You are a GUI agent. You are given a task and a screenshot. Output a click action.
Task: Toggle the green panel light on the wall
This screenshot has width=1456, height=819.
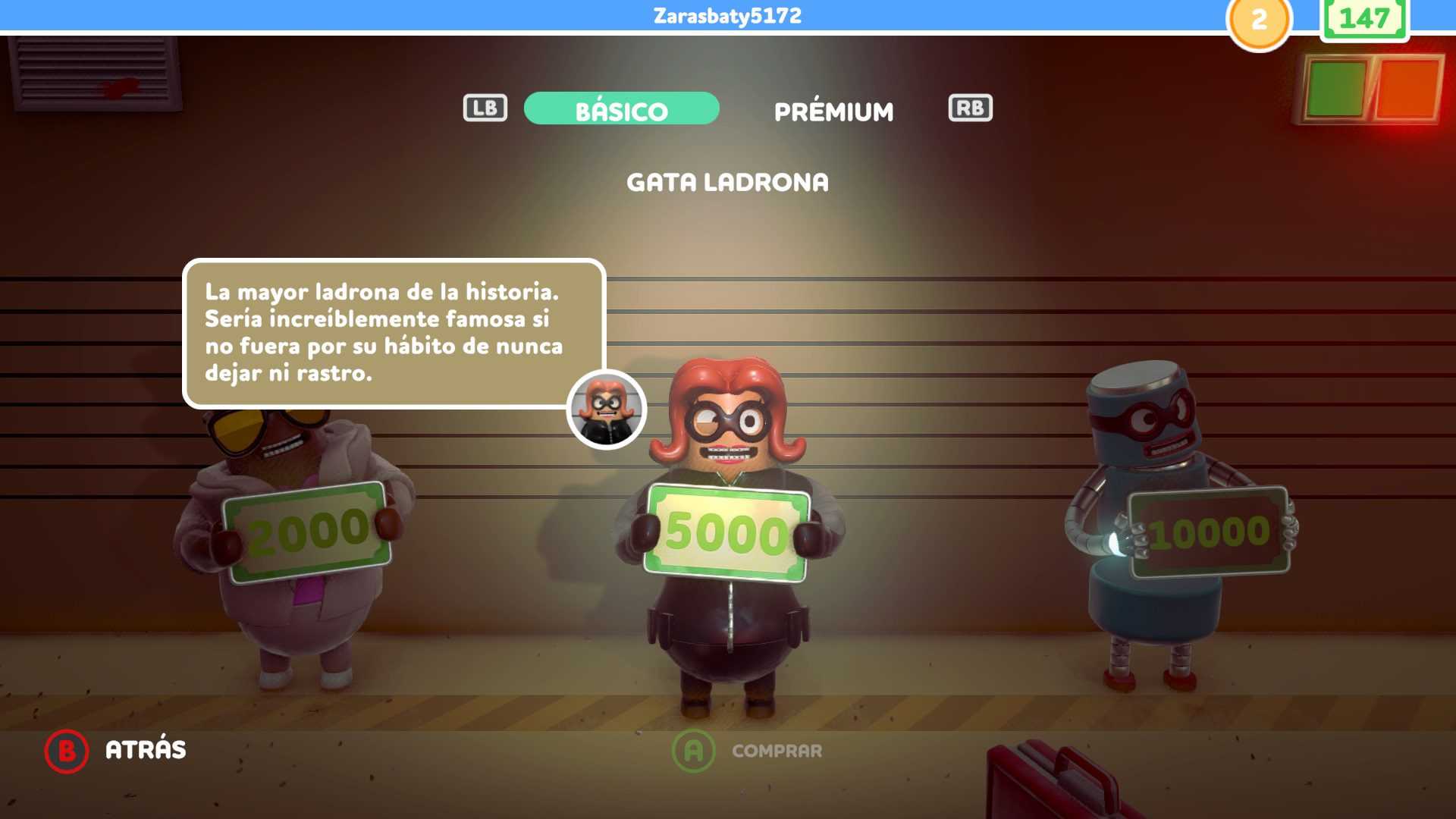click(1335, 87)
